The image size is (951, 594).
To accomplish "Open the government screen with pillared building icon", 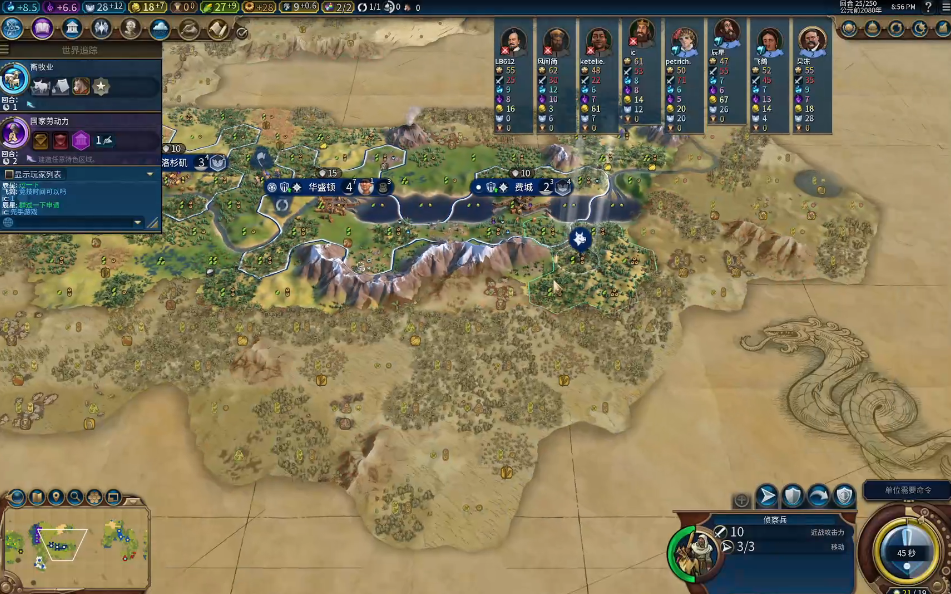I will coord(72,28).
